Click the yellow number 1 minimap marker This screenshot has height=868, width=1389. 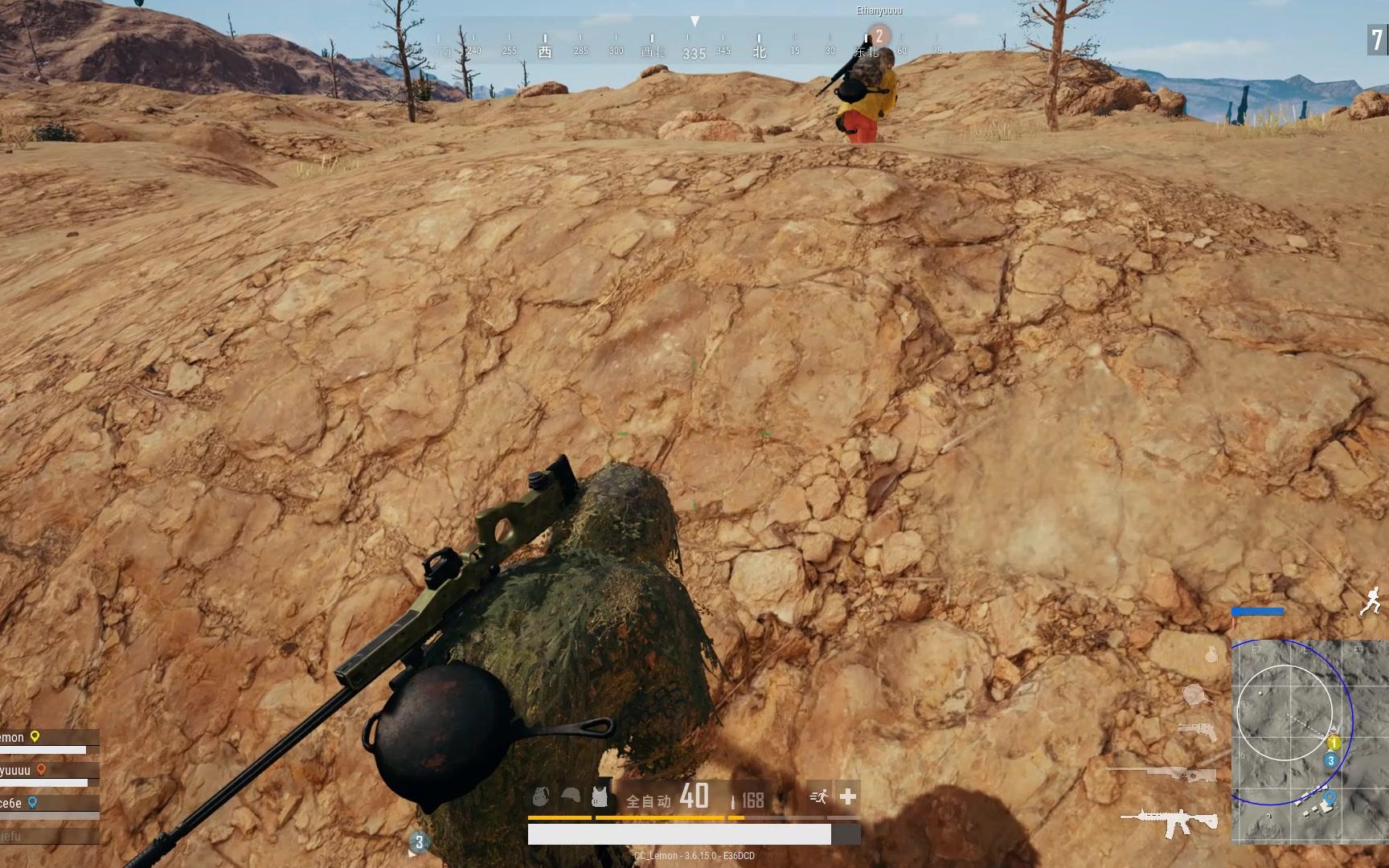pos(1334,743)
